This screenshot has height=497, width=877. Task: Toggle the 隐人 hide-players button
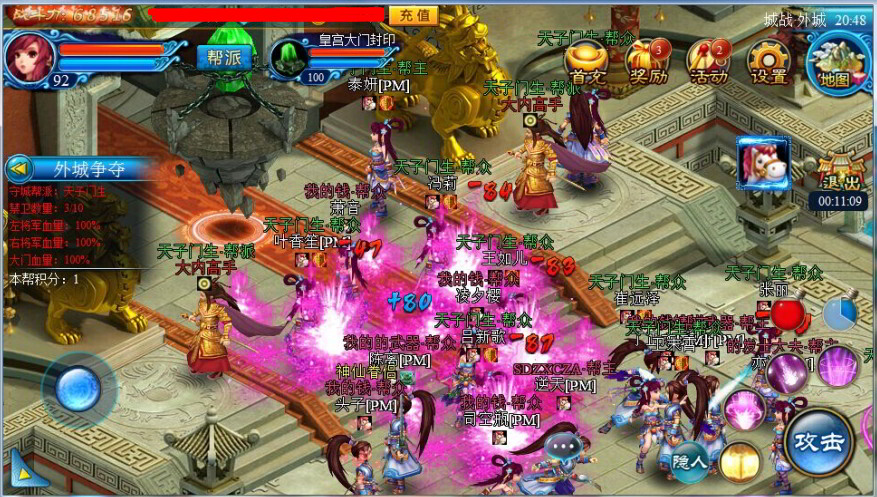click(x=690, y=461)
